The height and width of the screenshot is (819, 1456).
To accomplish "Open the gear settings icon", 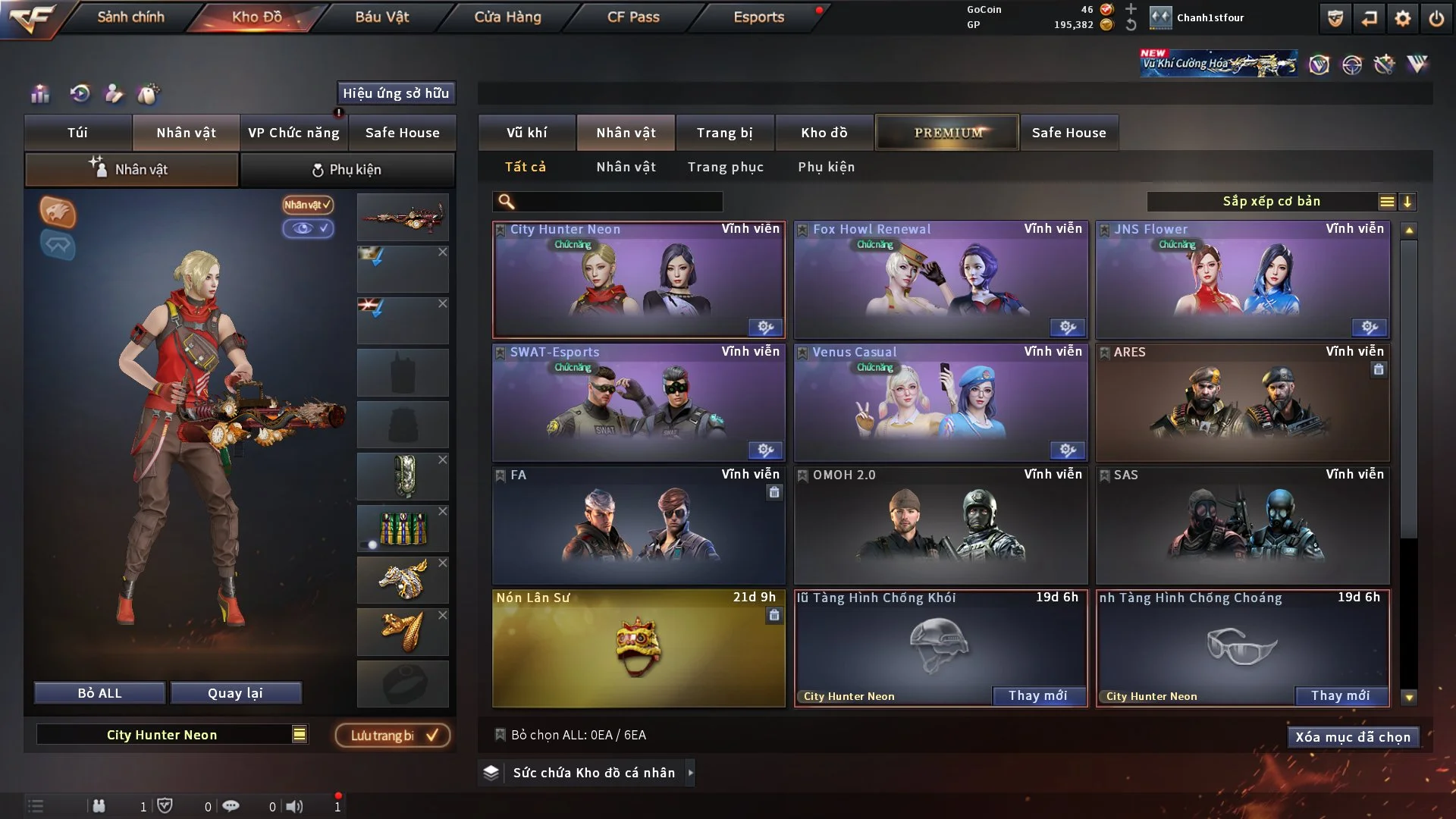I will pos(1402,18).
